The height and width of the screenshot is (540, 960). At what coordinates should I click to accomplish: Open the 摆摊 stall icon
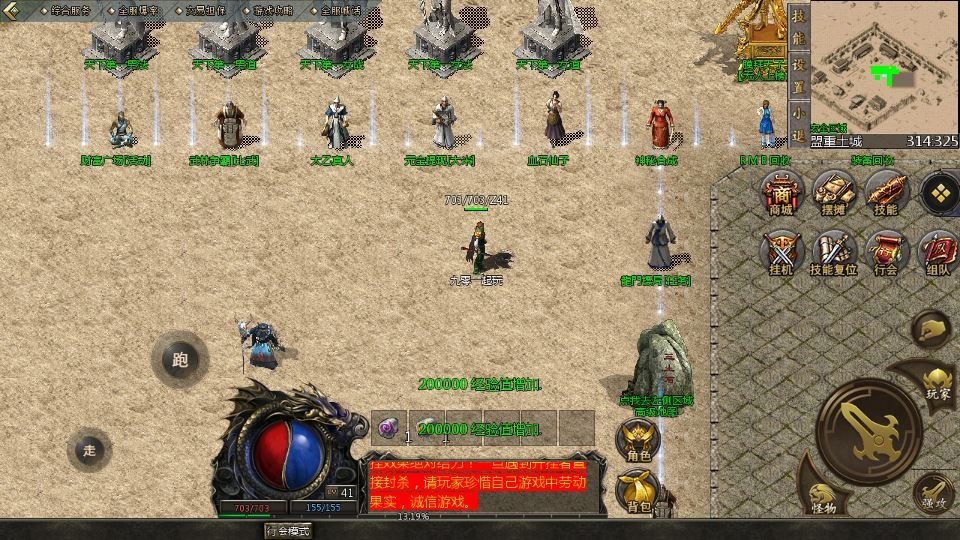click(x=833, y=192)
